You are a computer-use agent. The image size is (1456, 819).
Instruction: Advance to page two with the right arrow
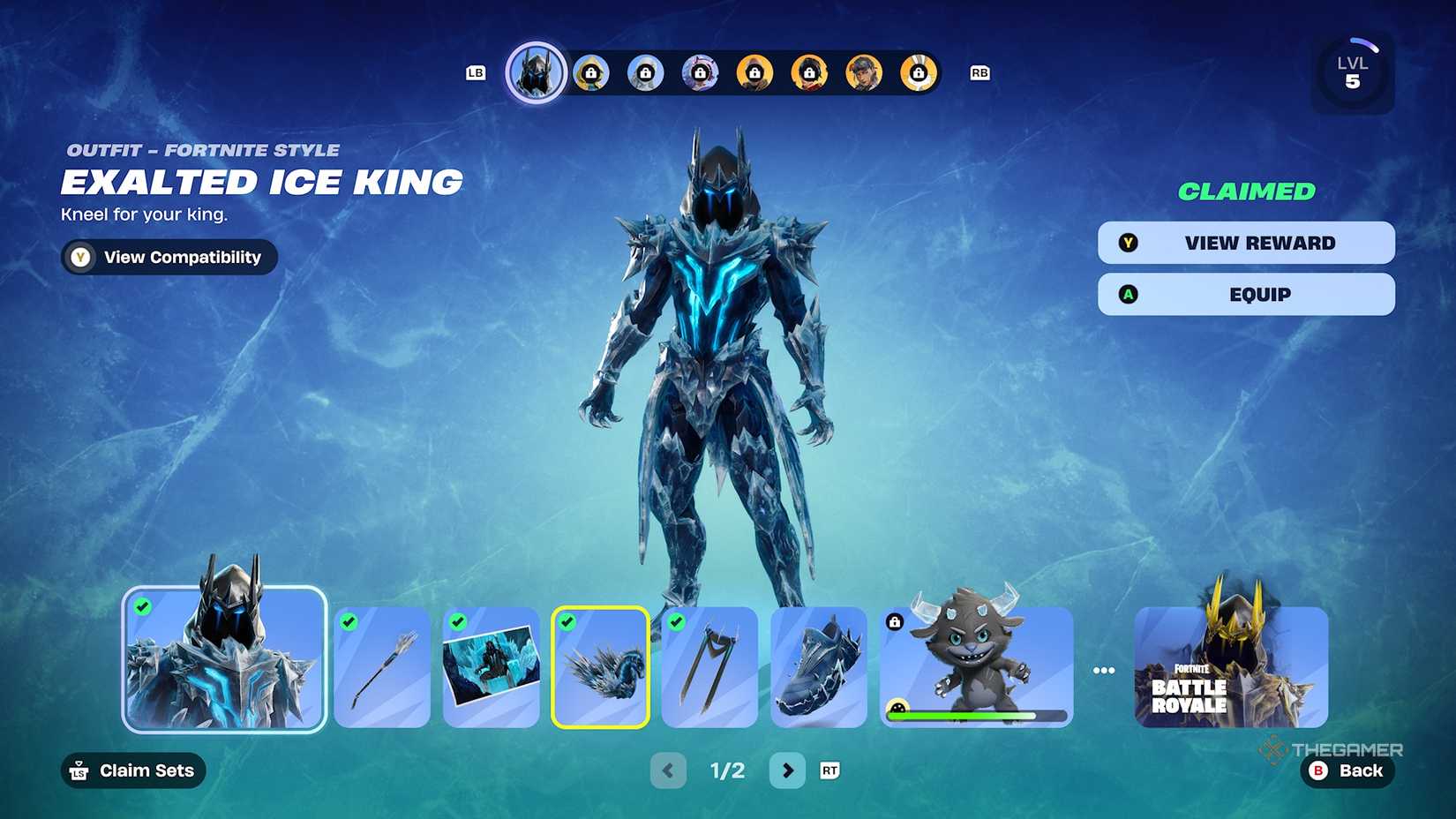point(788,770)
